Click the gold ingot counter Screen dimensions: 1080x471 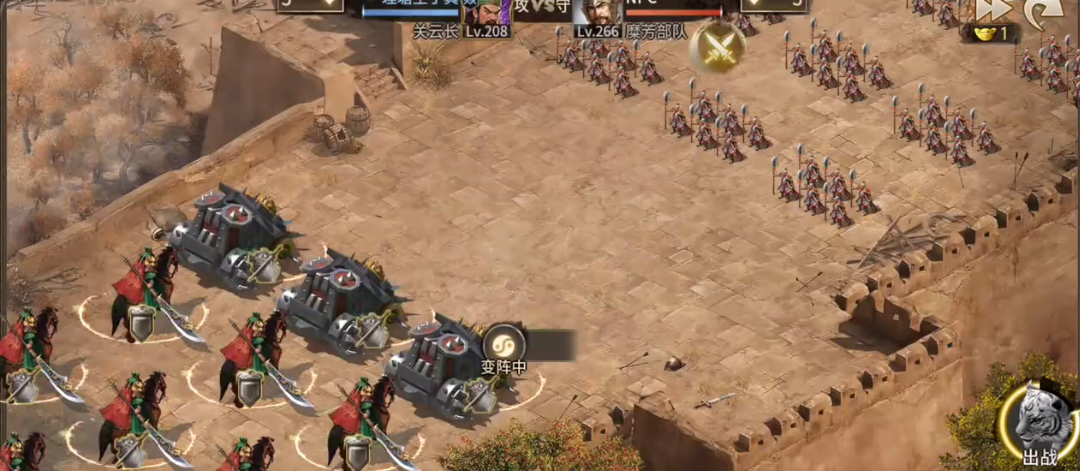tap(990, 33)
